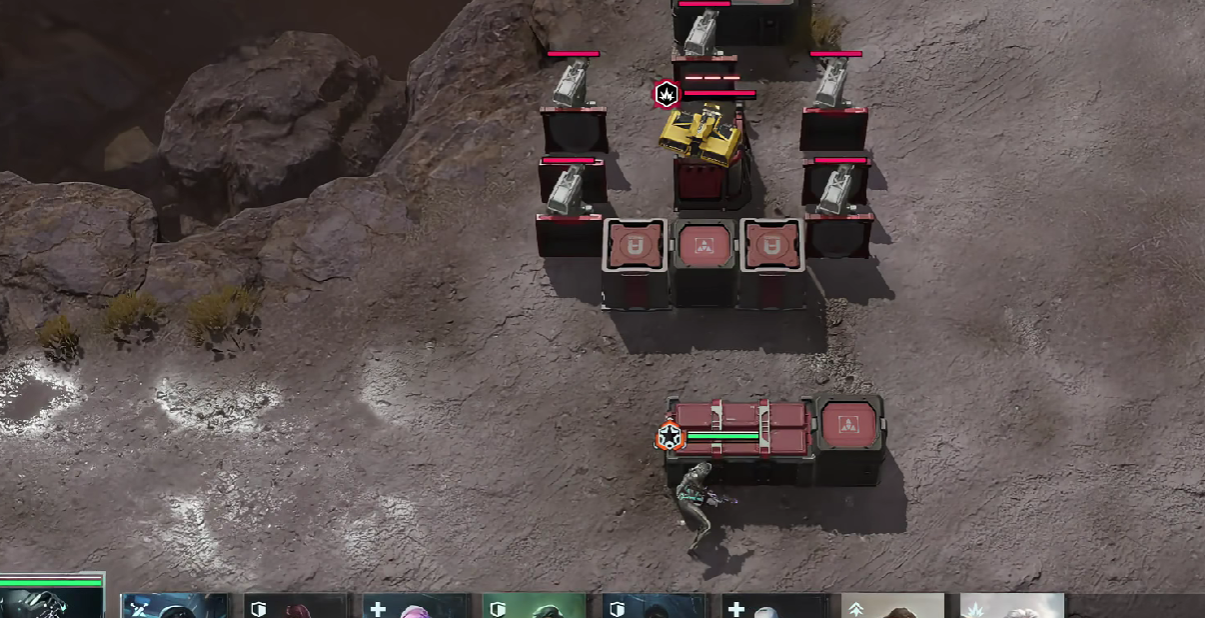1205x618 pixels.
Task: Pick the medic portrait with pink hair
Action: 416,606
